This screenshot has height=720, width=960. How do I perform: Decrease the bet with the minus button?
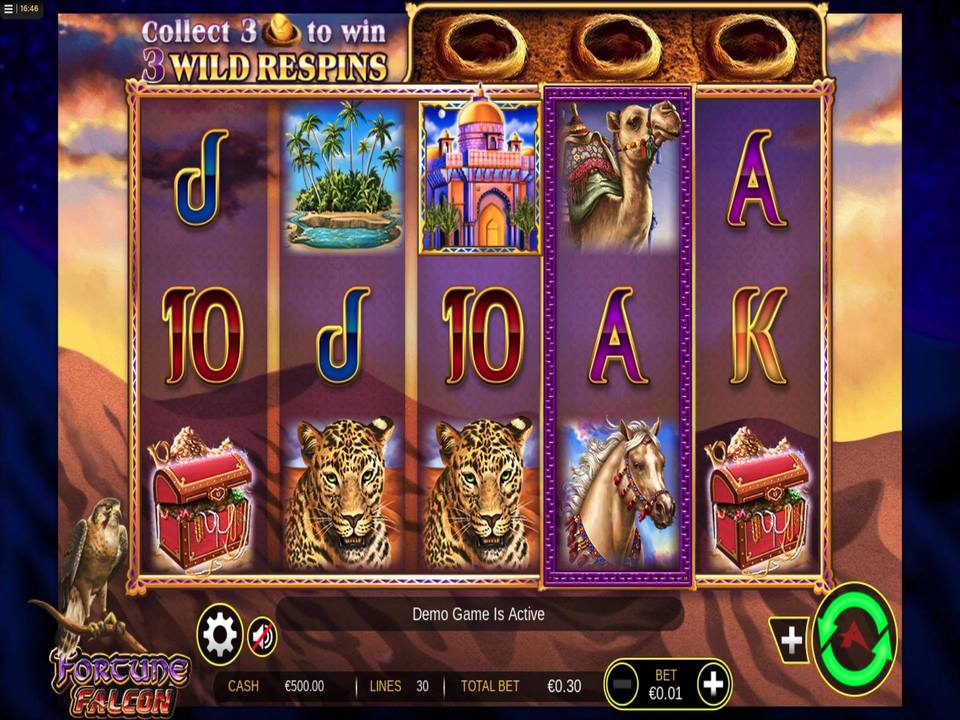point(622,684)
